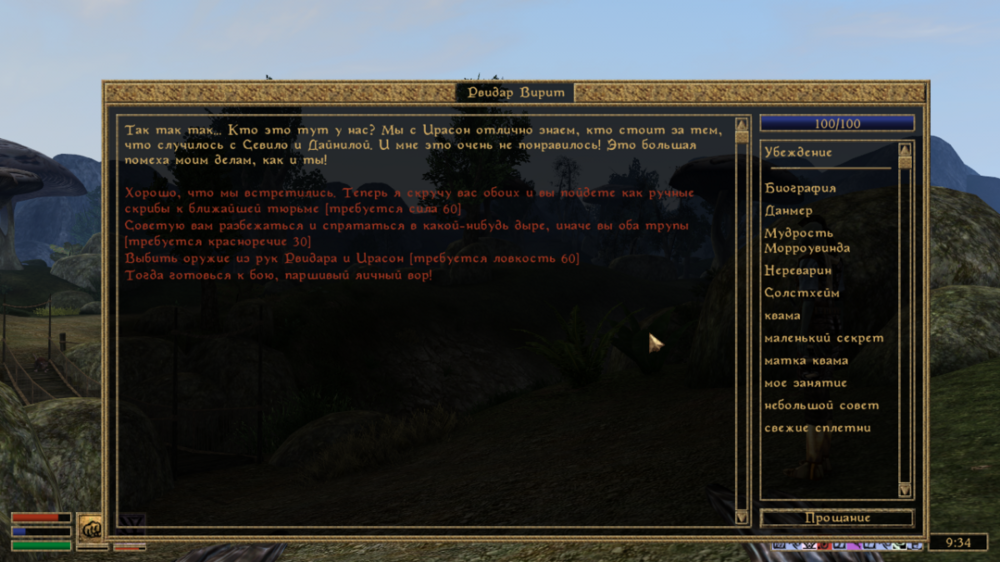1000x562 pixels.
Task: Click the dialogue text's up scroll arrow
Action: pos(741,126)
